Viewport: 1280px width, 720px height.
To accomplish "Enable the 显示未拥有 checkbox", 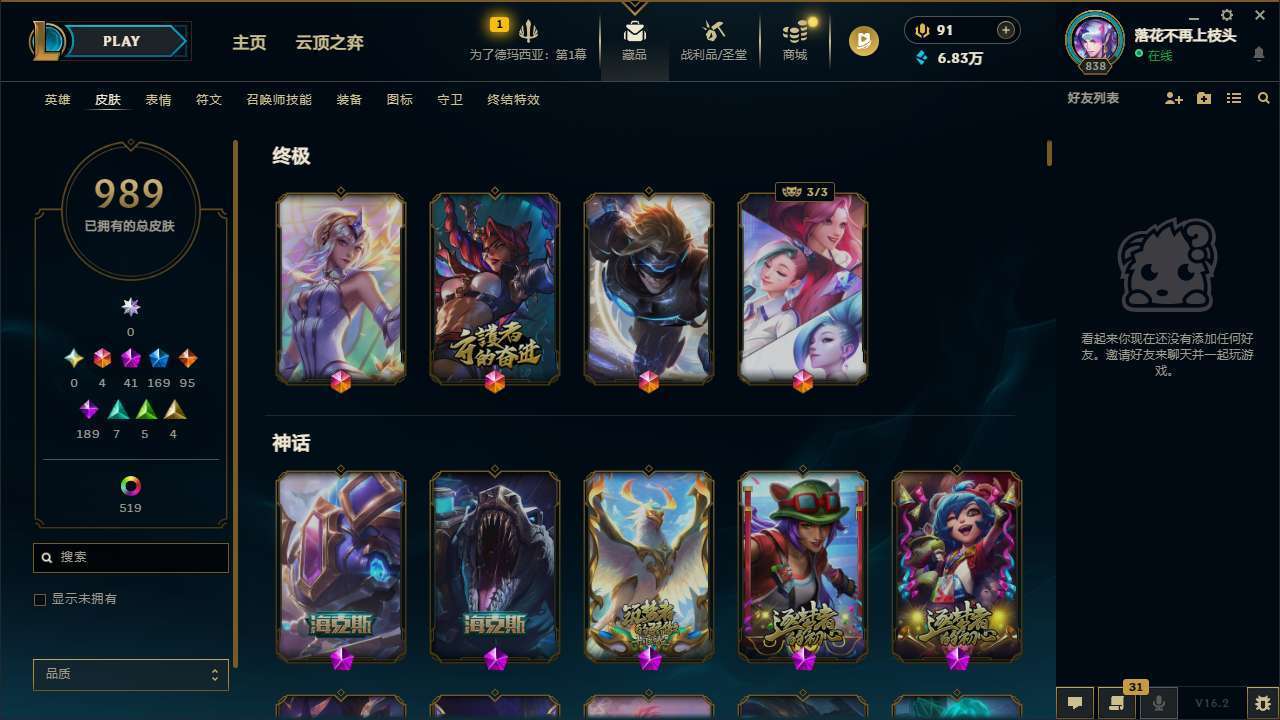I will tap(39, 599).
